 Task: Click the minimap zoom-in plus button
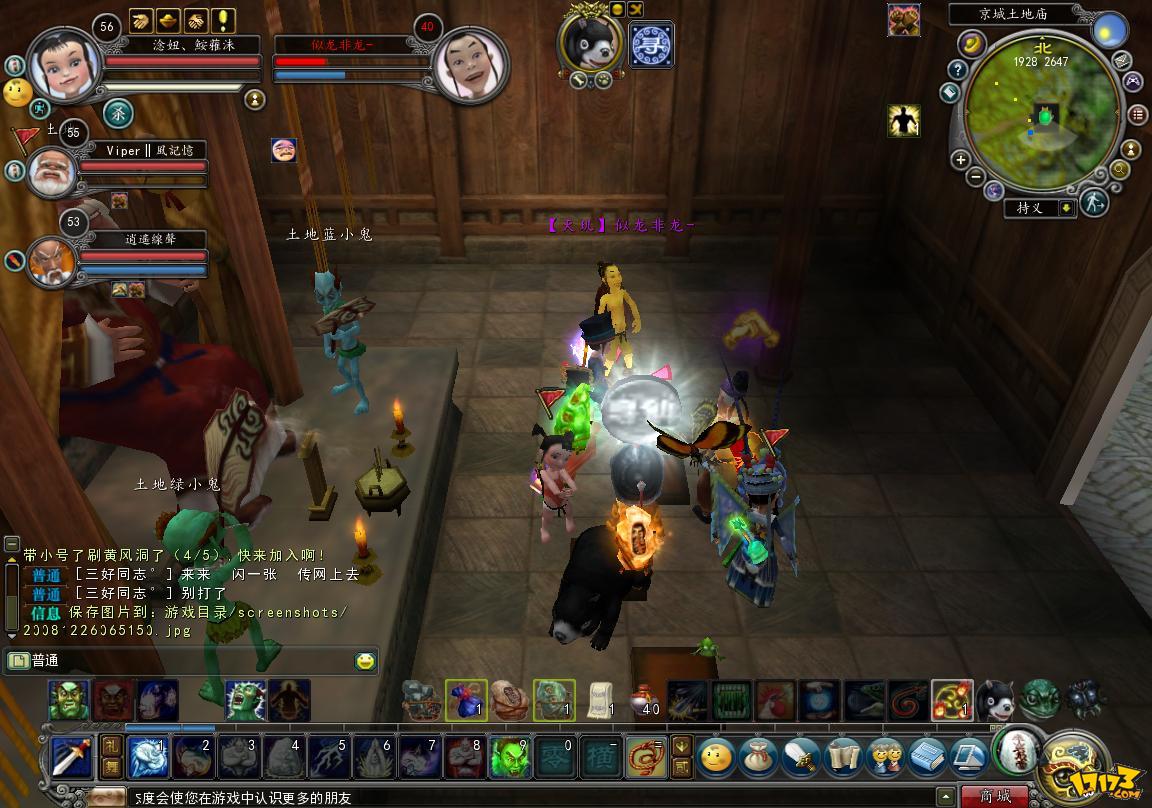[x=960, y=159]
